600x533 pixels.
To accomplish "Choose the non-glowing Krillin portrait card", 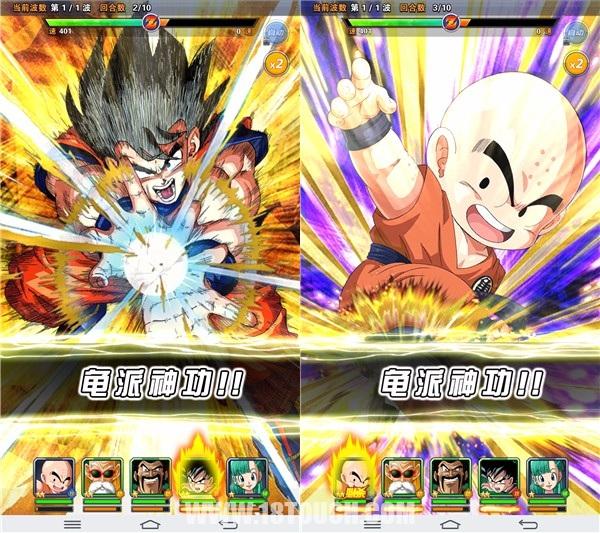I will [52, 478].
